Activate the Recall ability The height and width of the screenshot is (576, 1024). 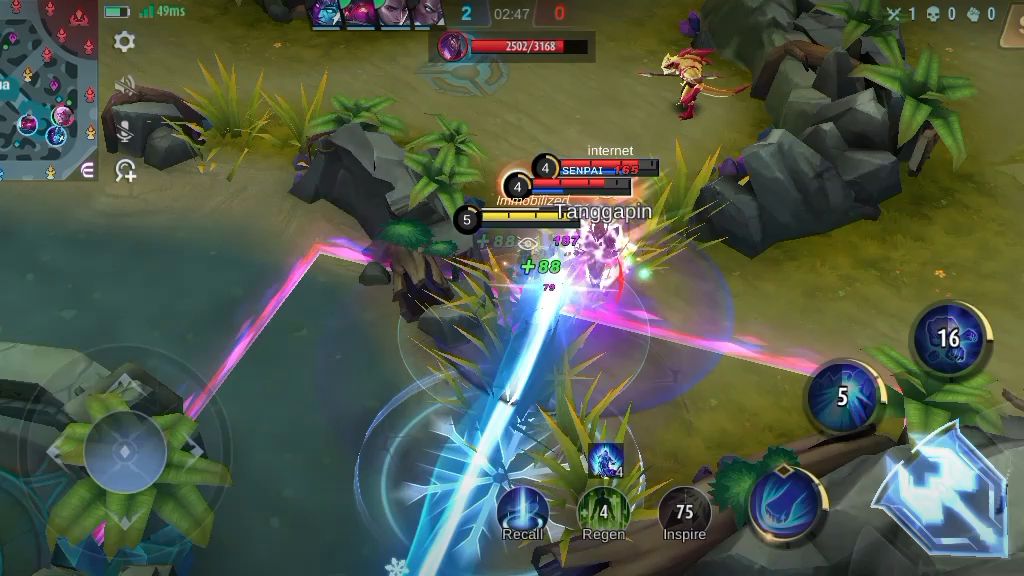click(522, 511)
